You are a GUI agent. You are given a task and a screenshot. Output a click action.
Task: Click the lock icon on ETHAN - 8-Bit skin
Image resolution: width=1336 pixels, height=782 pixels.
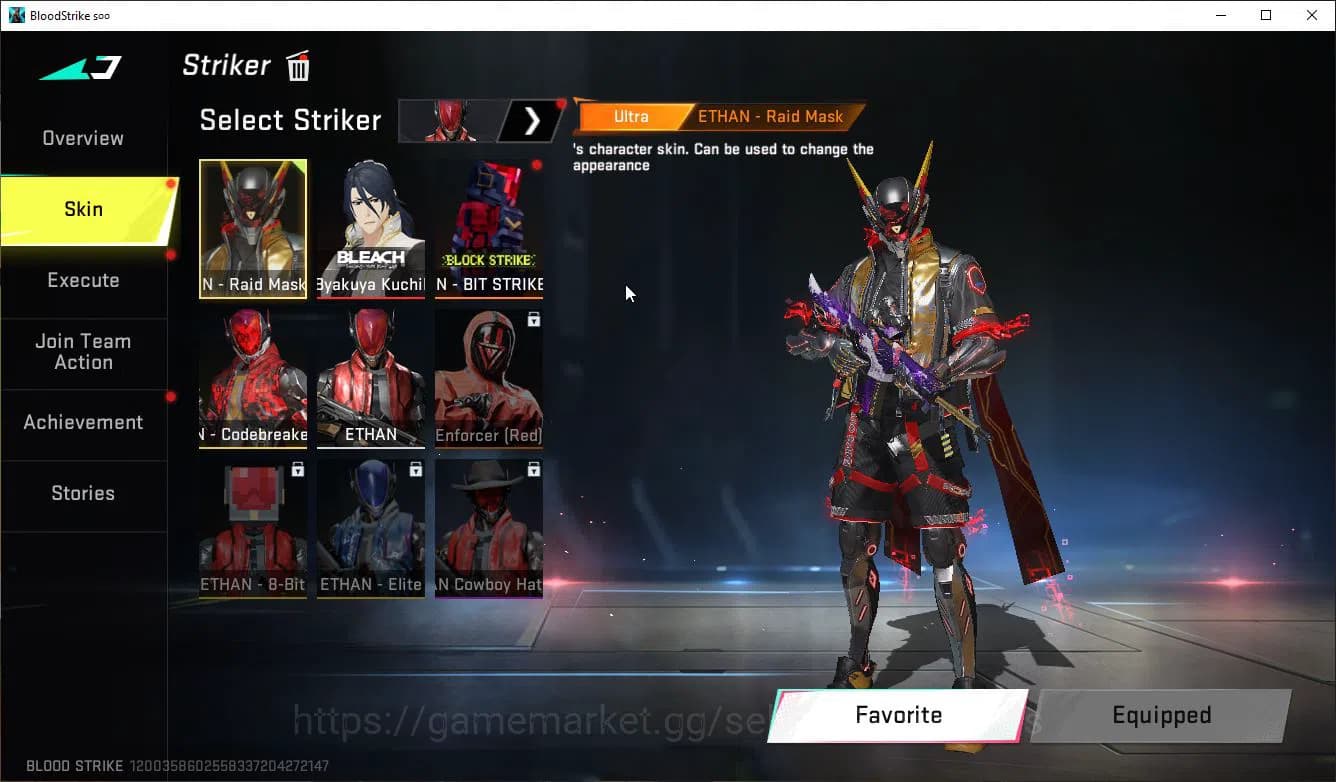click(298, 469)
